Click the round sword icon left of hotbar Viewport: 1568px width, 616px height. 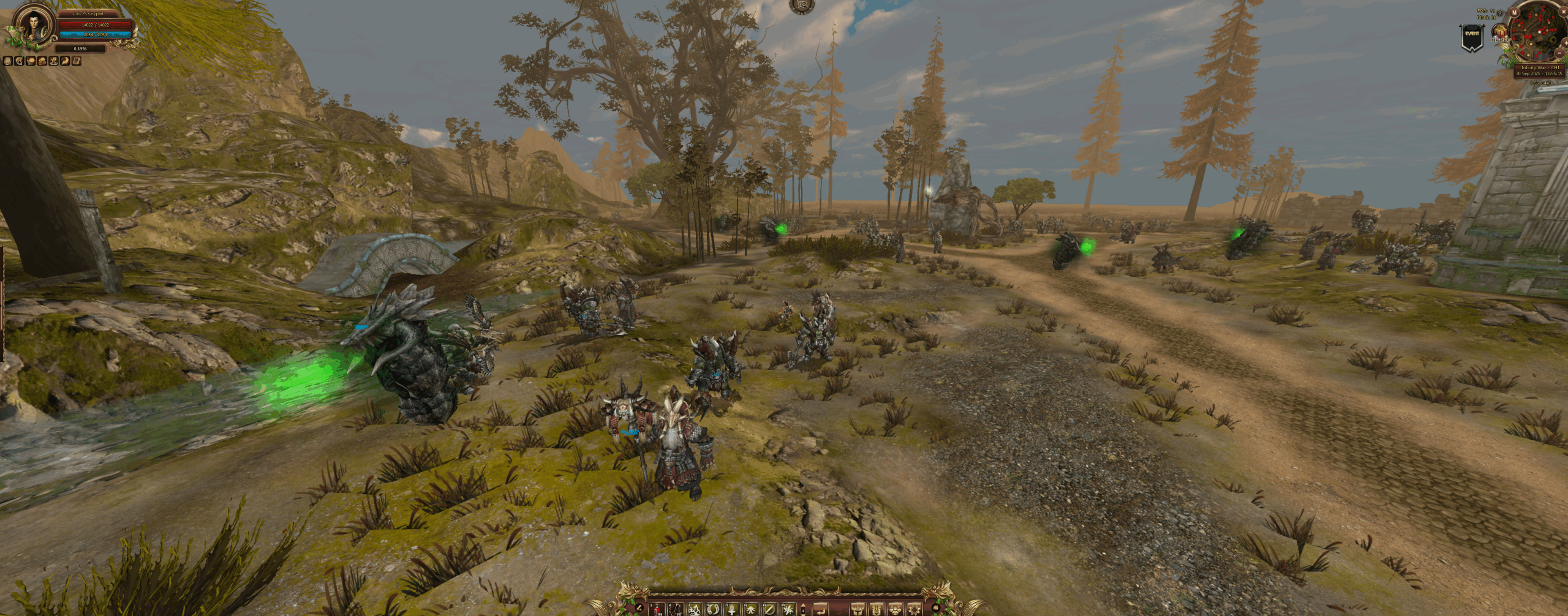pos(639,608)
